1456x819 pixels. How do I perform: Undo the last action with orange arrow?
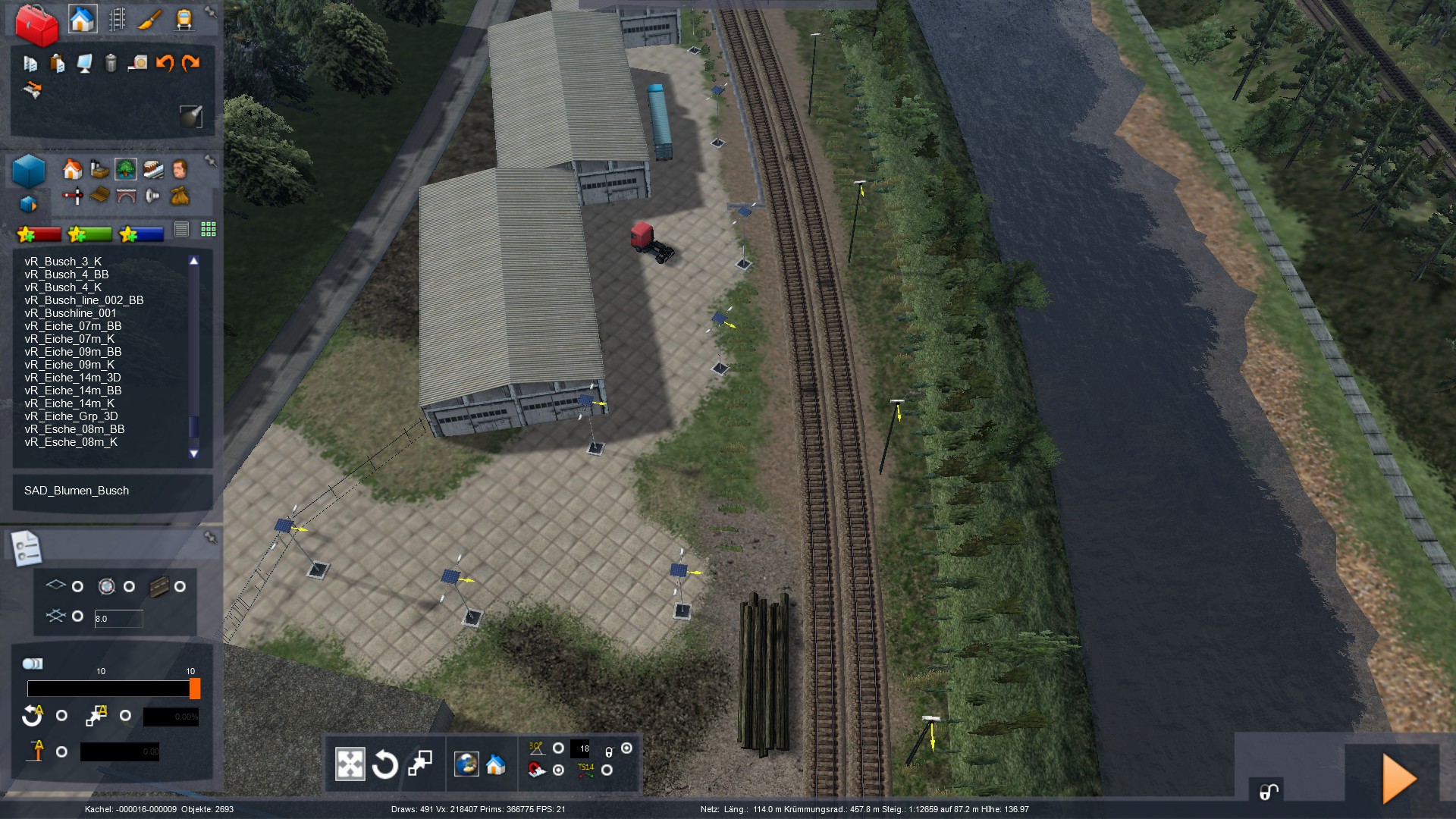click(x=165, y=63)
